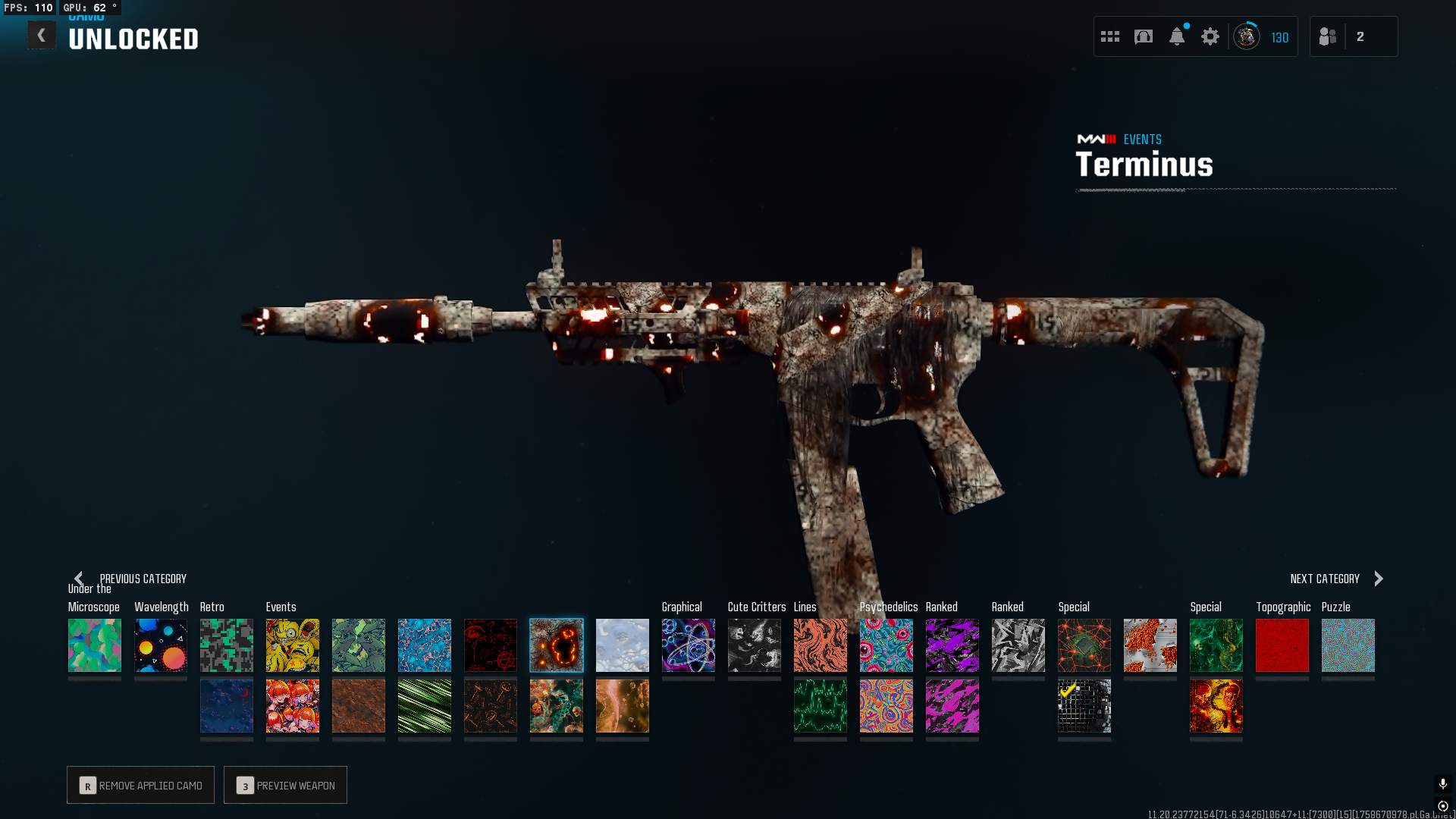Go to the next camo category

click(x=1379, y=579)
